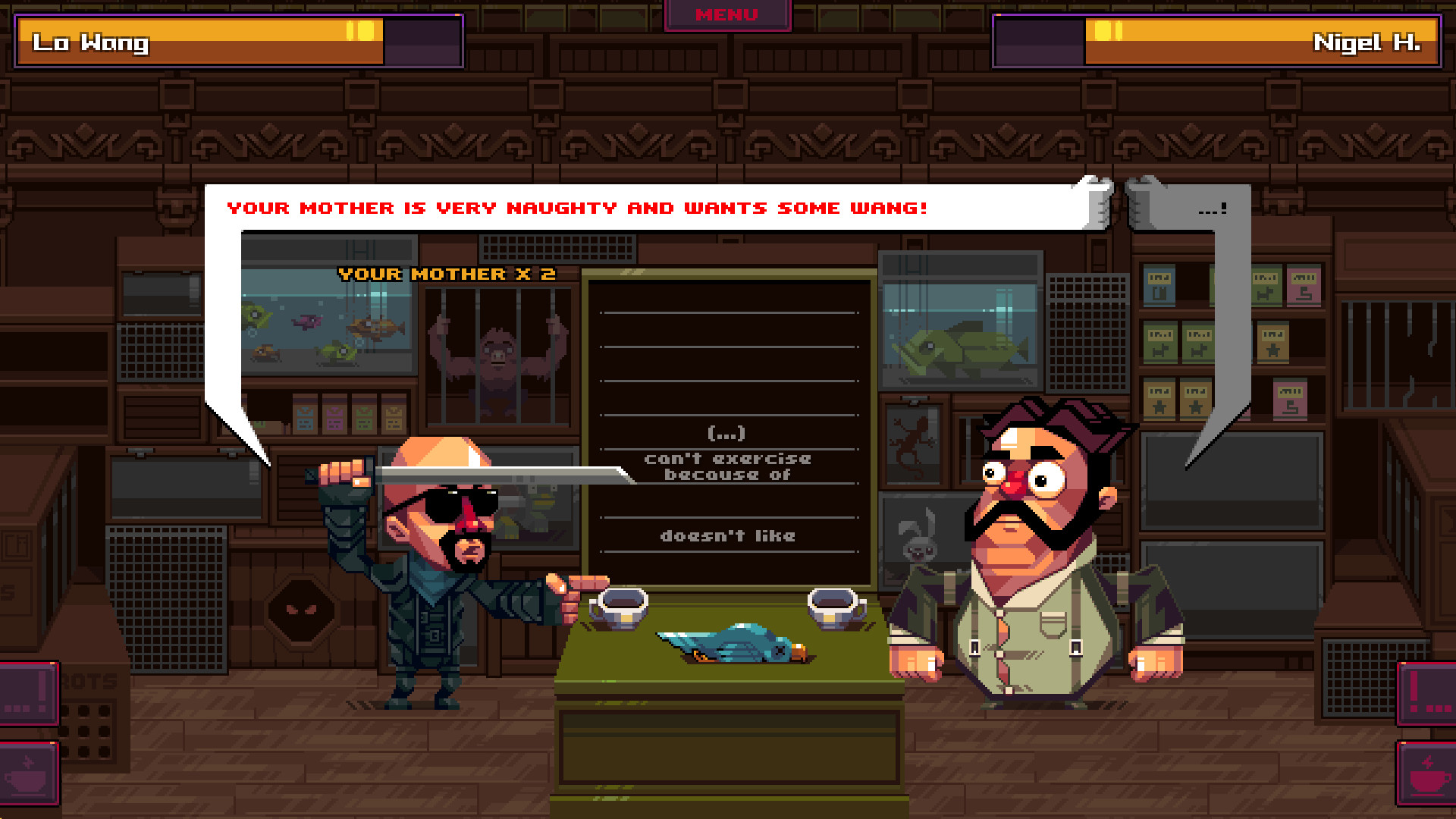Select the "doesn't like" phrase on the chalkboard
This screenshot has width=1456, height=819.
point(729,535)
